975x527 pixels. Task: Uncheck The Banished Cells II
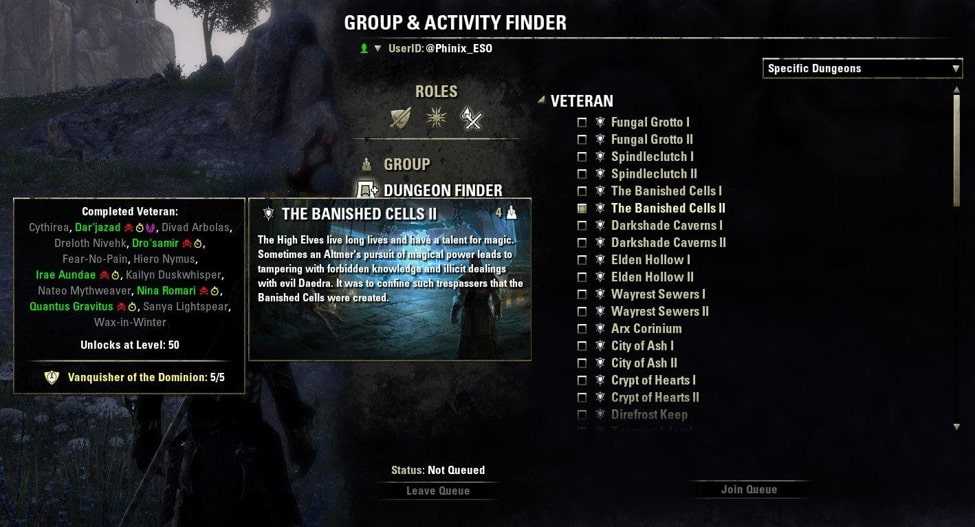tap(582, 208)
